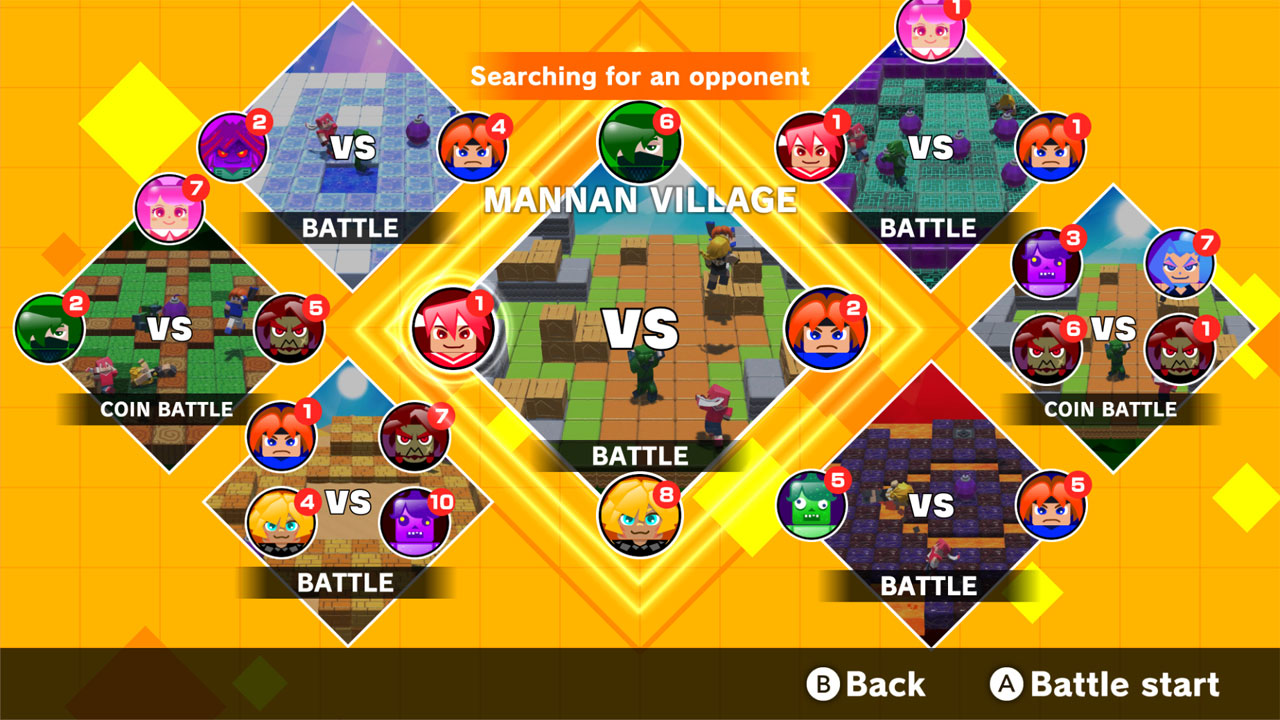Click the Searching for an opponent banner
The image size is (1280, 720).
[640, 74]
